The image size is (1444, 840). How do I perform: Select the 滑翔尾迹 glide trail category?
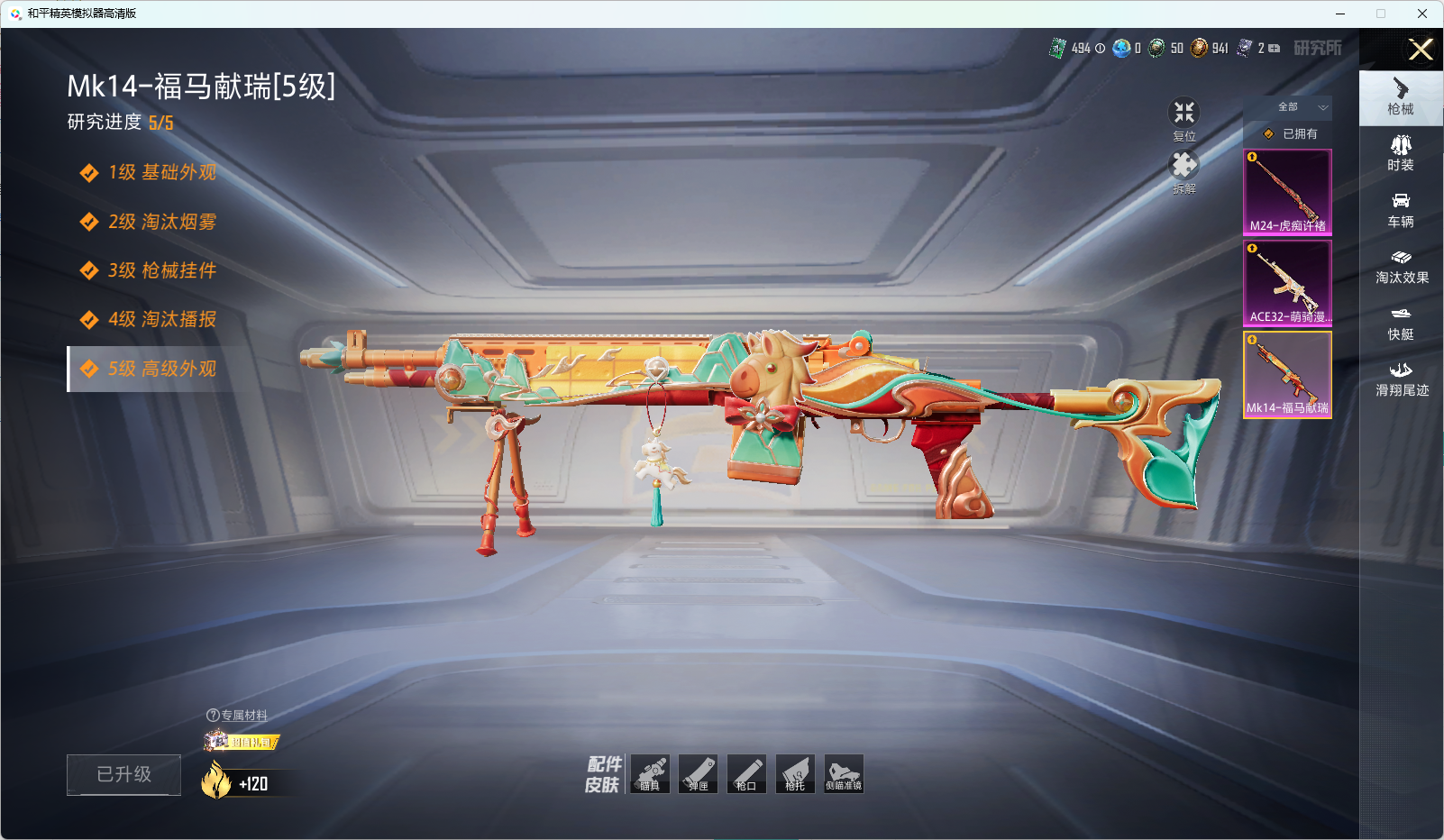pyautogui.click(x=1402, y=379)
